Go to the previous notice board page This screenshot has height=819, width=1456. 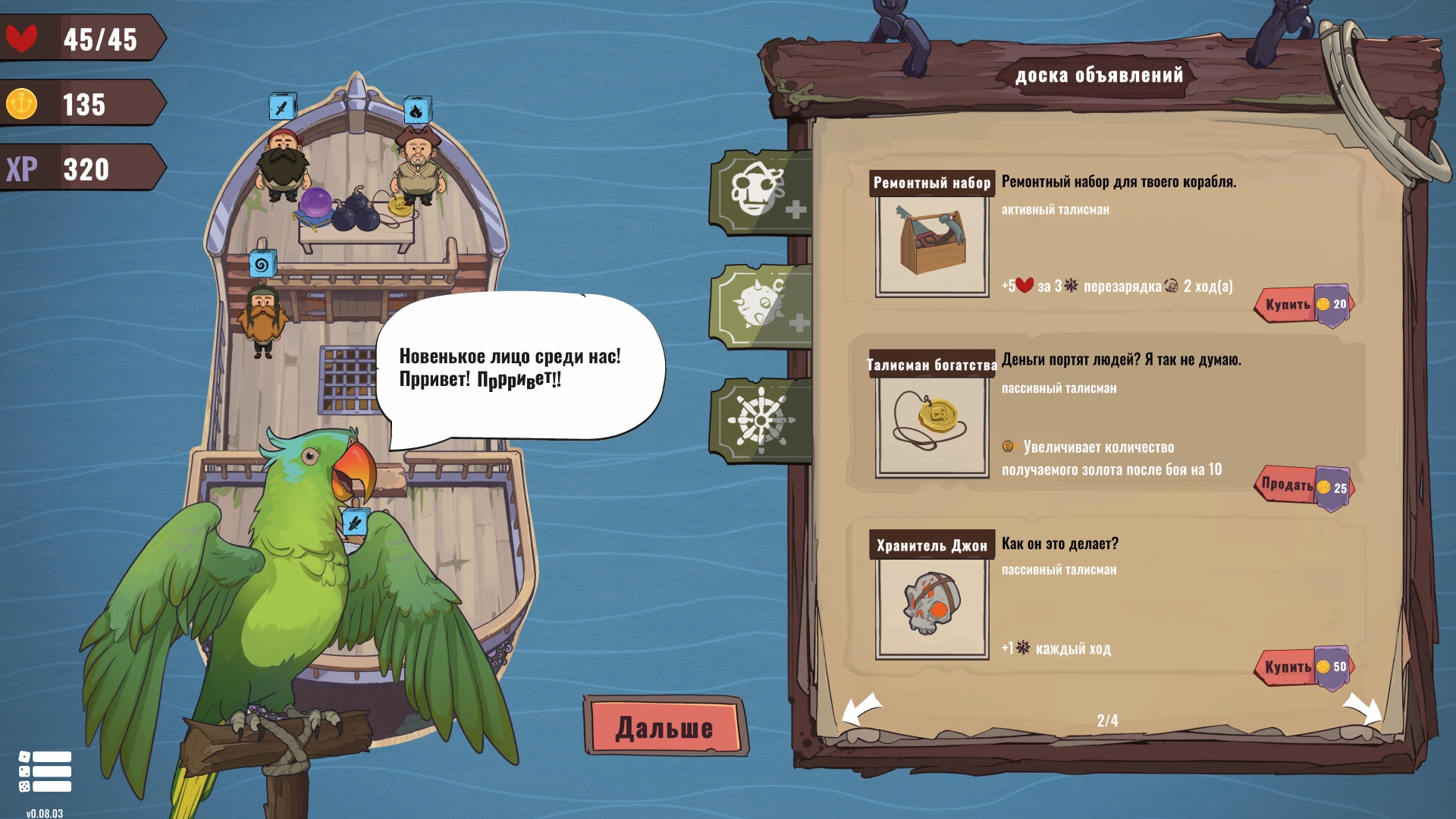tap(861, 711)
